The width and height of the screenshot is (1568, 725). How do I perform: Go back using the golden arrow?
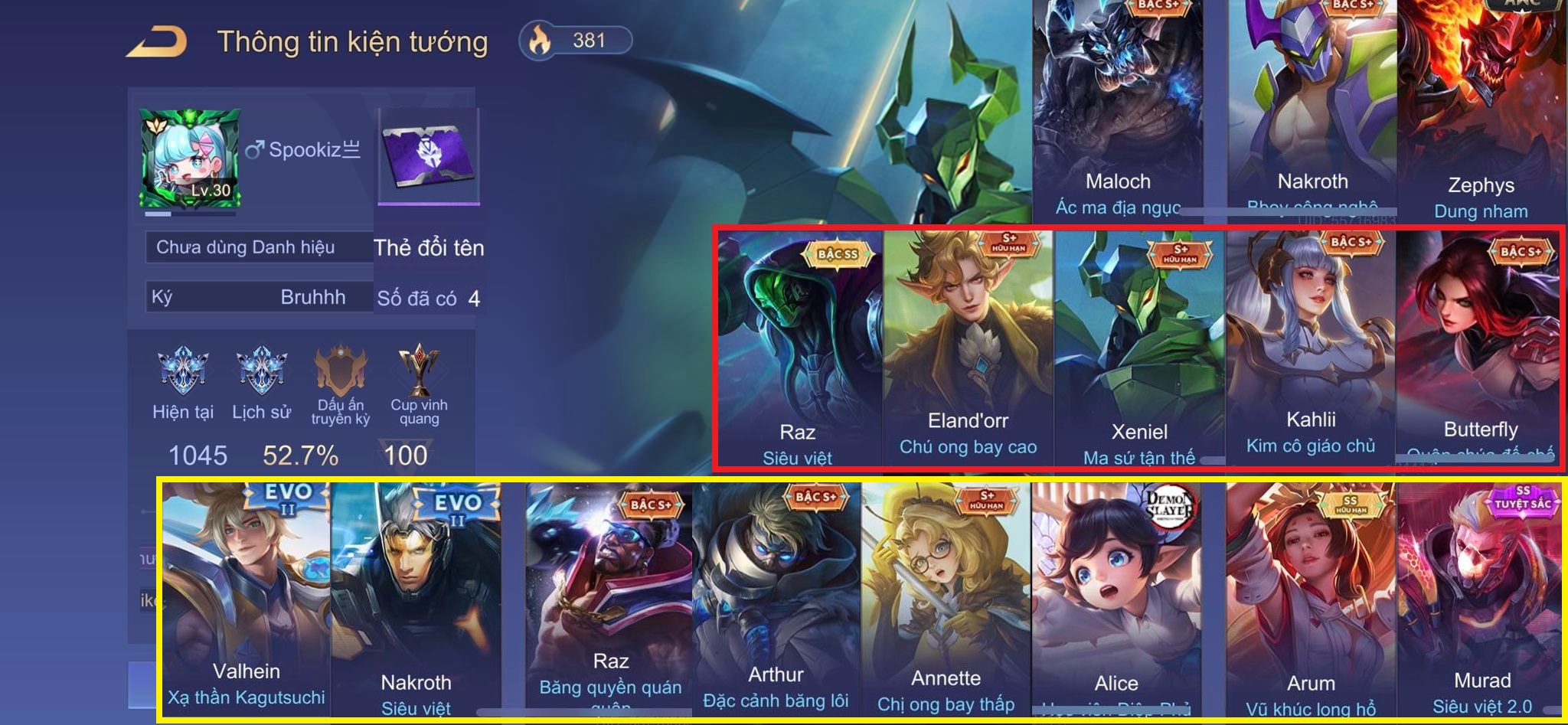click(x=157, y=41)
